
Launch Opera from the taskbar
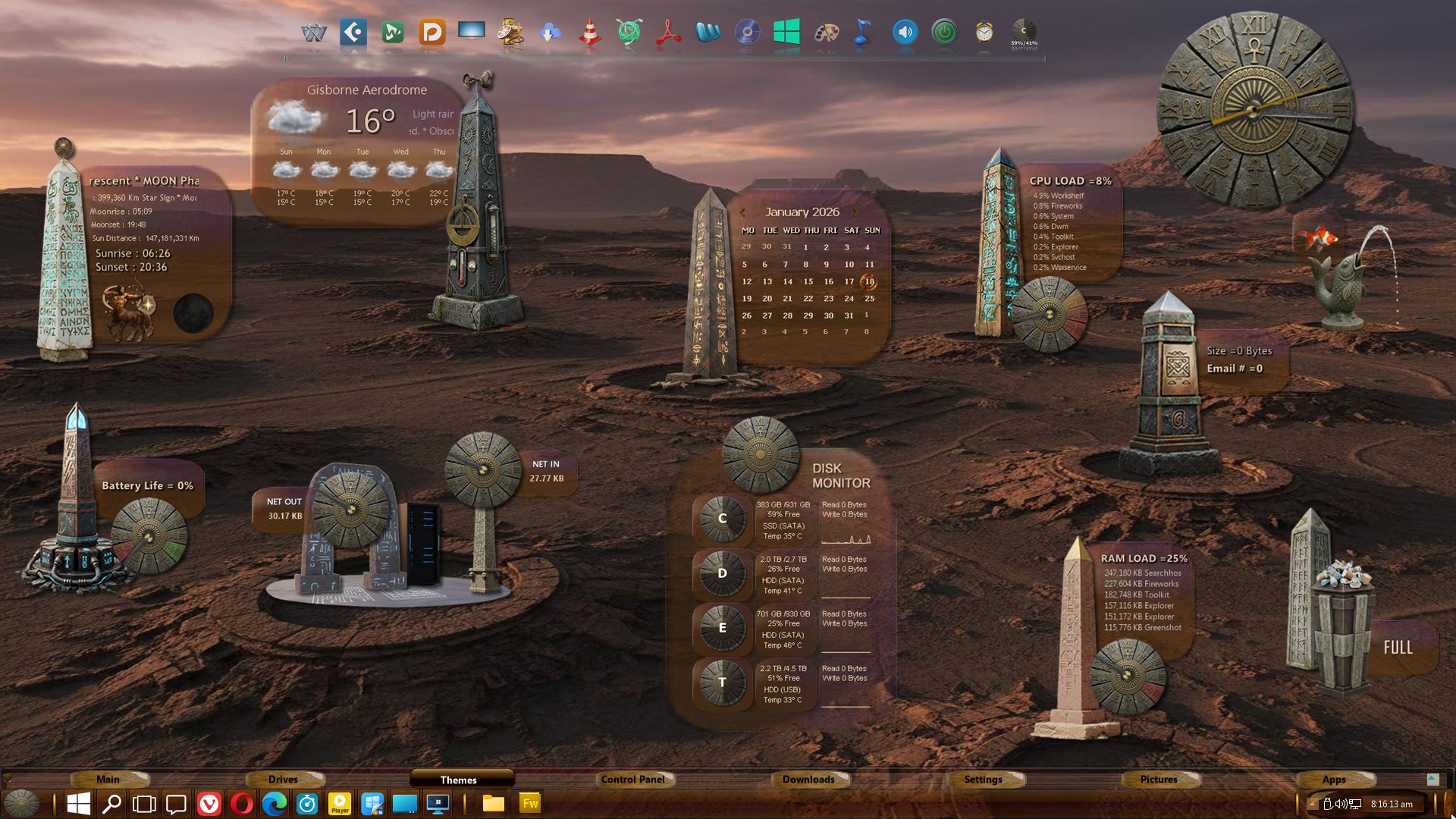(x=242, y=804)
